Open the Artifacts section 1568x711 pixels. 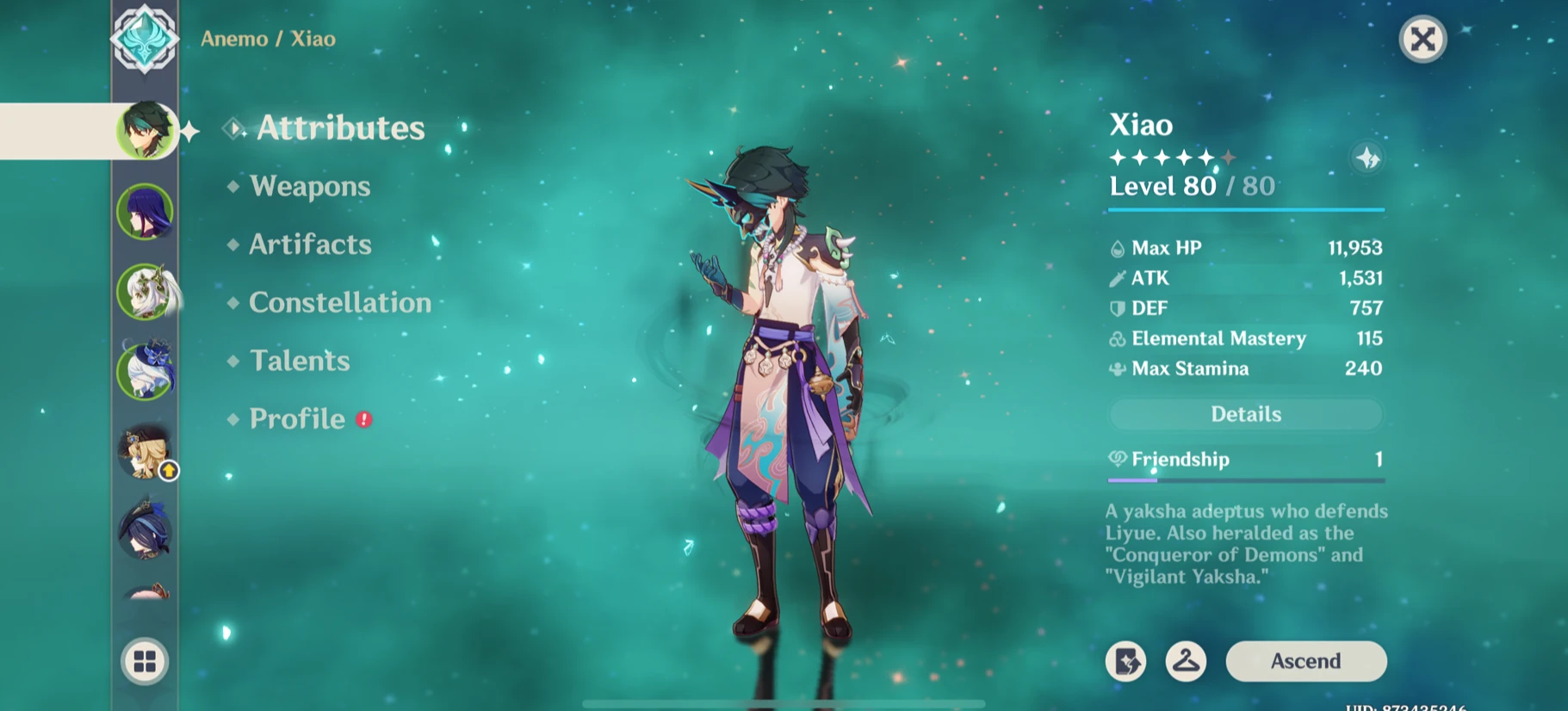coord(308,244)
